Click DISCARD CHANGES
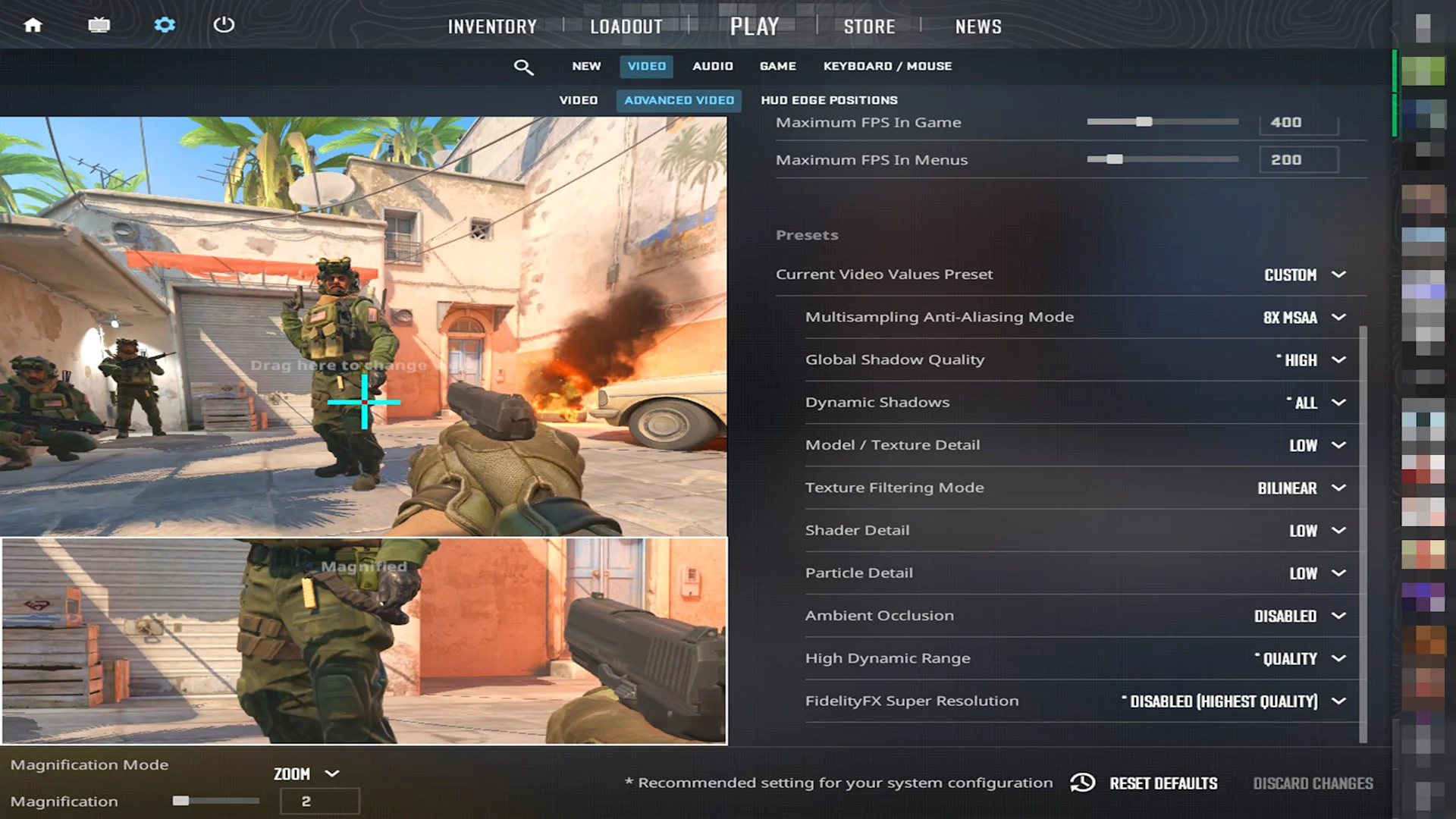This screenshot has width=1456, height=819. (1313, 783)
